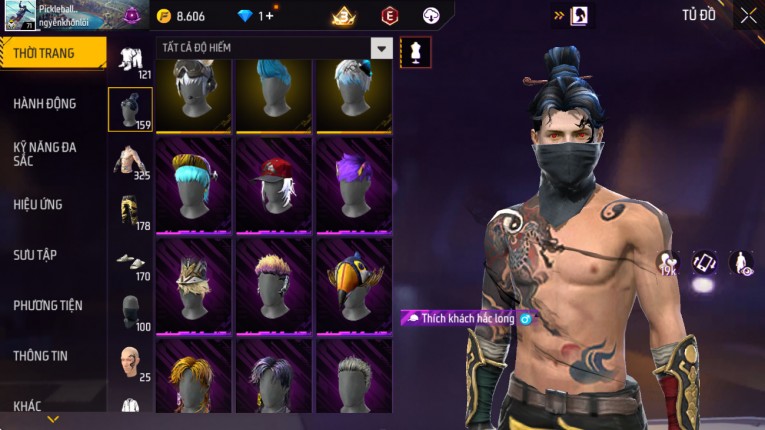The width and height of the screenshot is (765, 430).
Task: Show the PHƯƠNG TIỆN tab
Action: tap(48, 305)
